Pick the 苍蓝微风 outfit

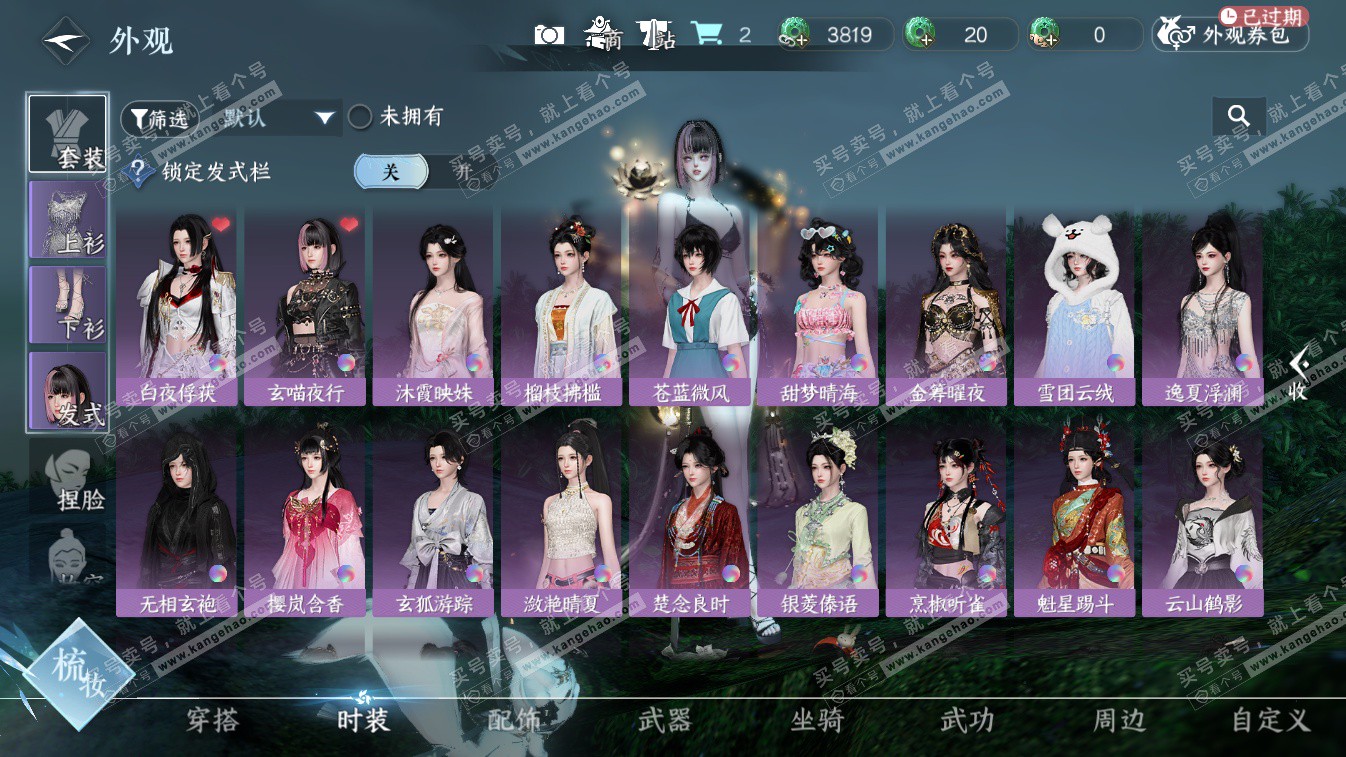[x=690, y=307]
